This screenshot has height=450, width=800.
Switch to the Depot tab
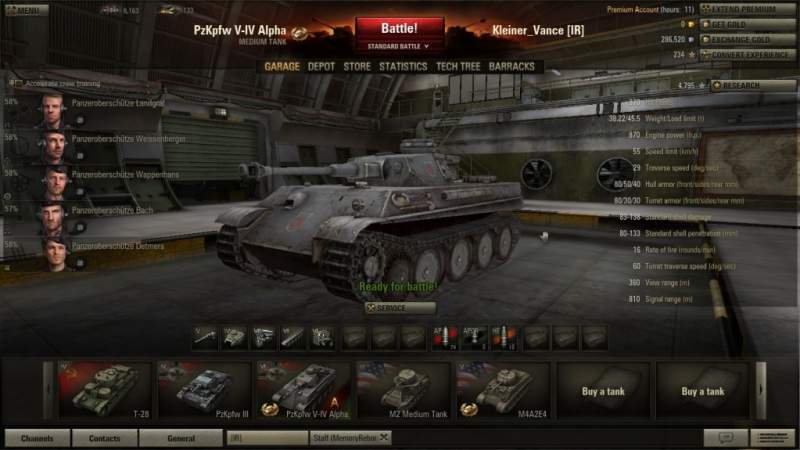(321, 67)
